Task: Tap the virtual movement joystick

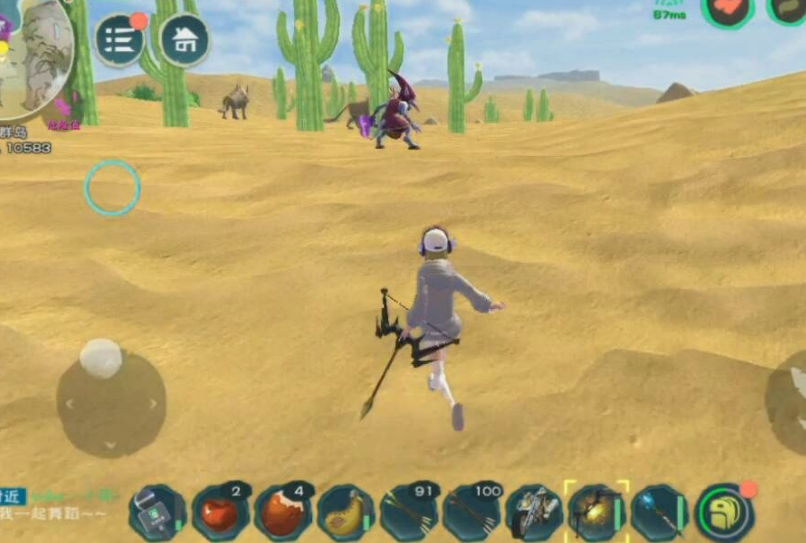Action: pos(111,402)
